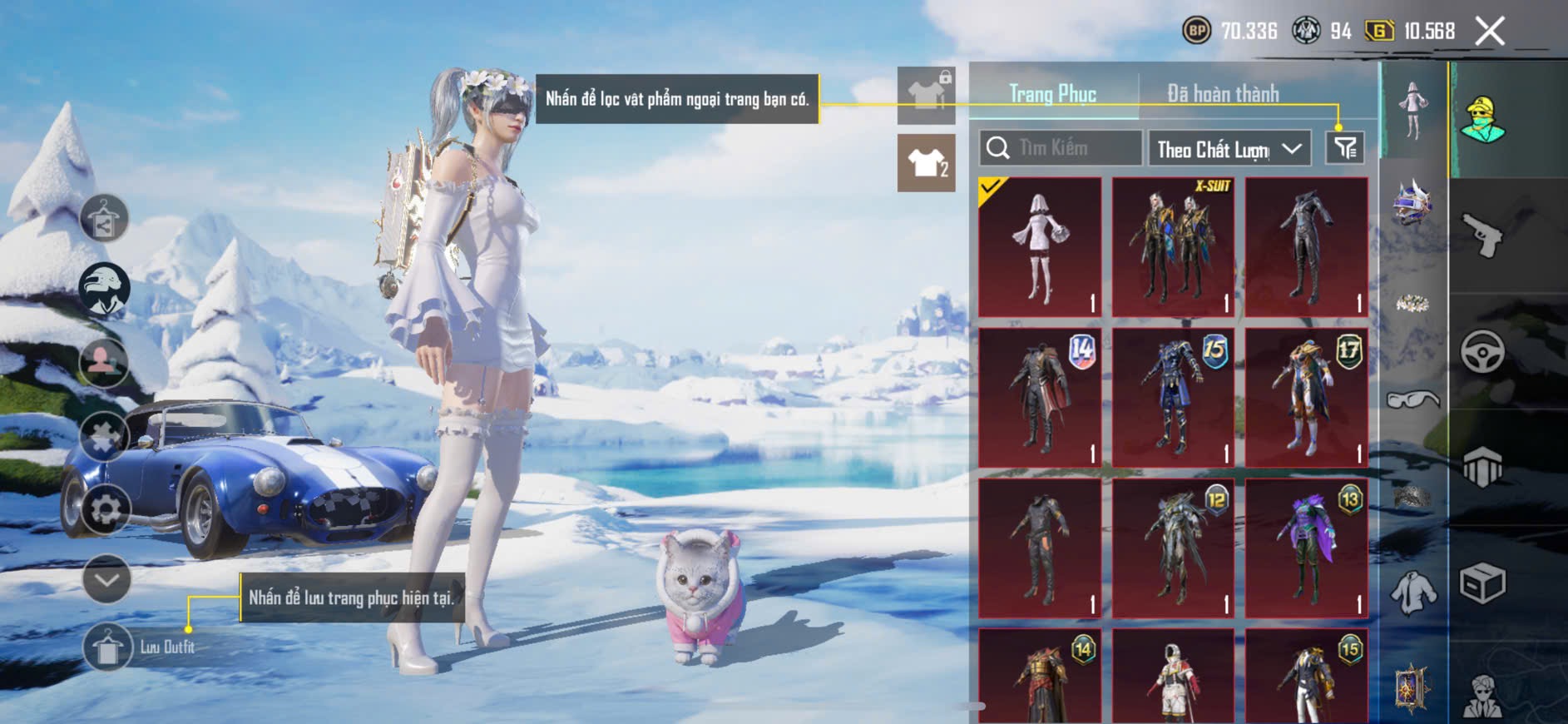The image size is (1568, 724).
Task: Open the pistol weapons category
Action: [1482, 236]
